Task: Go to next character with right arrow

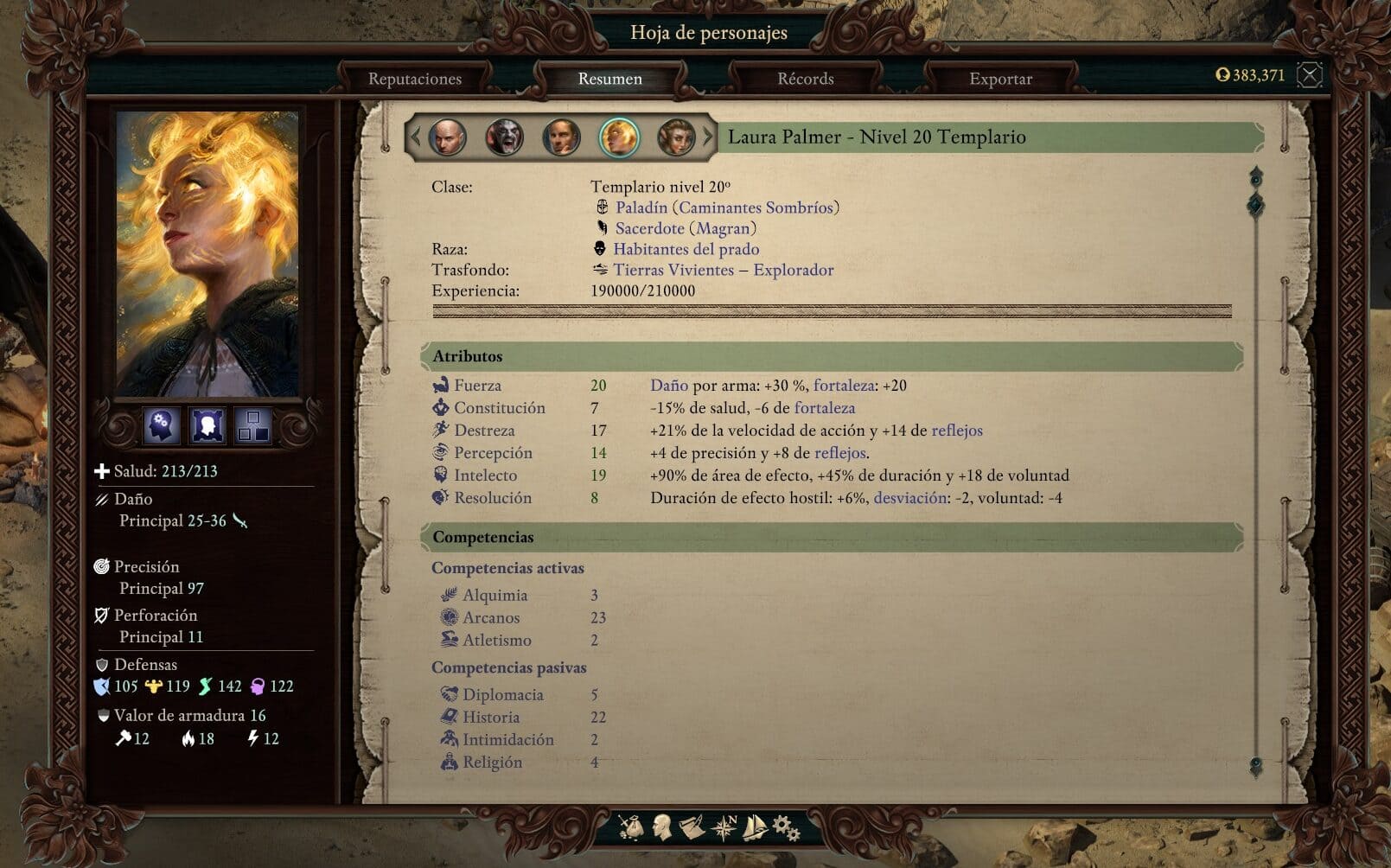Action: tap(707, 137)
